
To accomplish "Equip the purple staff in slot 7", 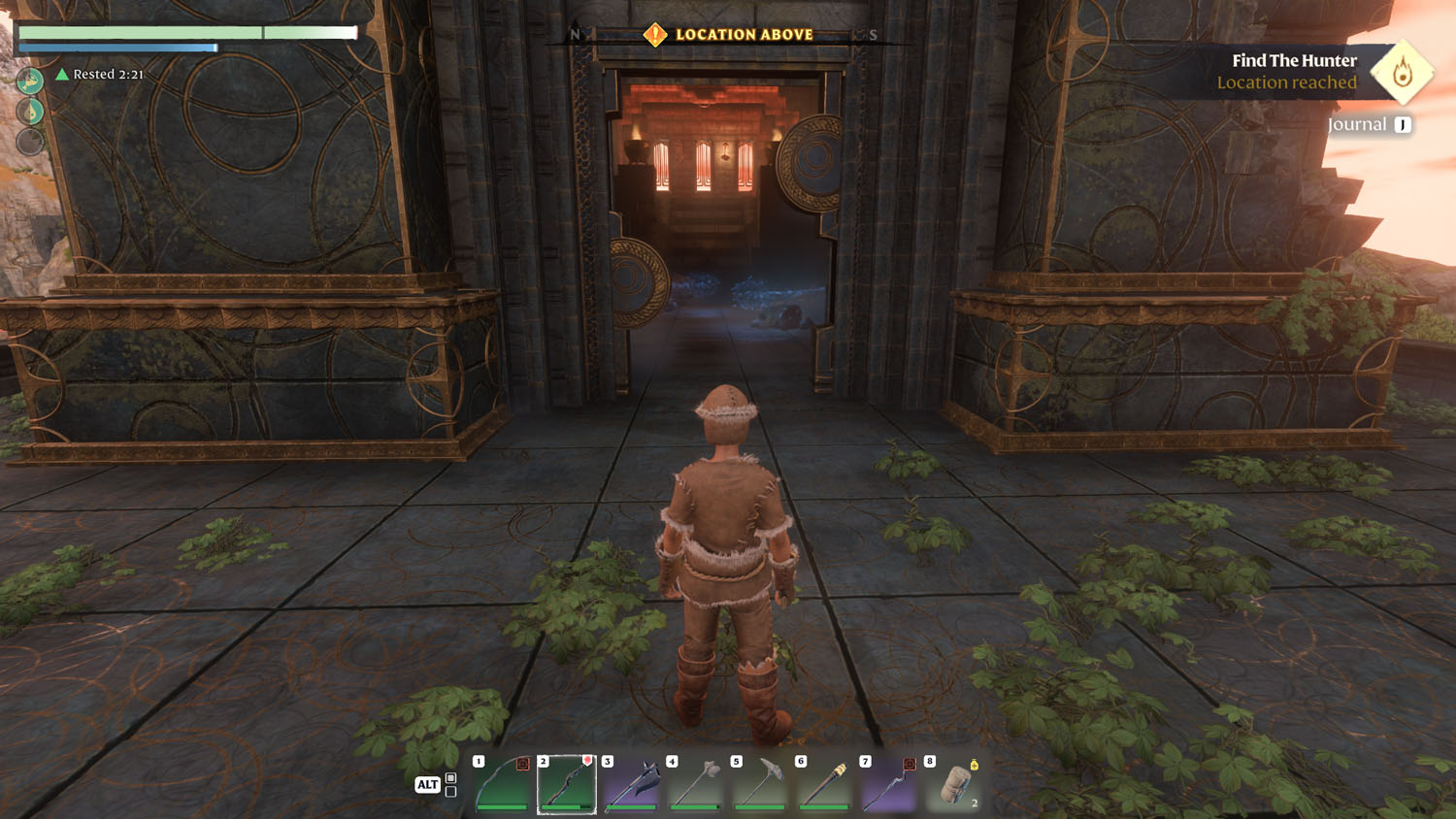I will [888, 783].
